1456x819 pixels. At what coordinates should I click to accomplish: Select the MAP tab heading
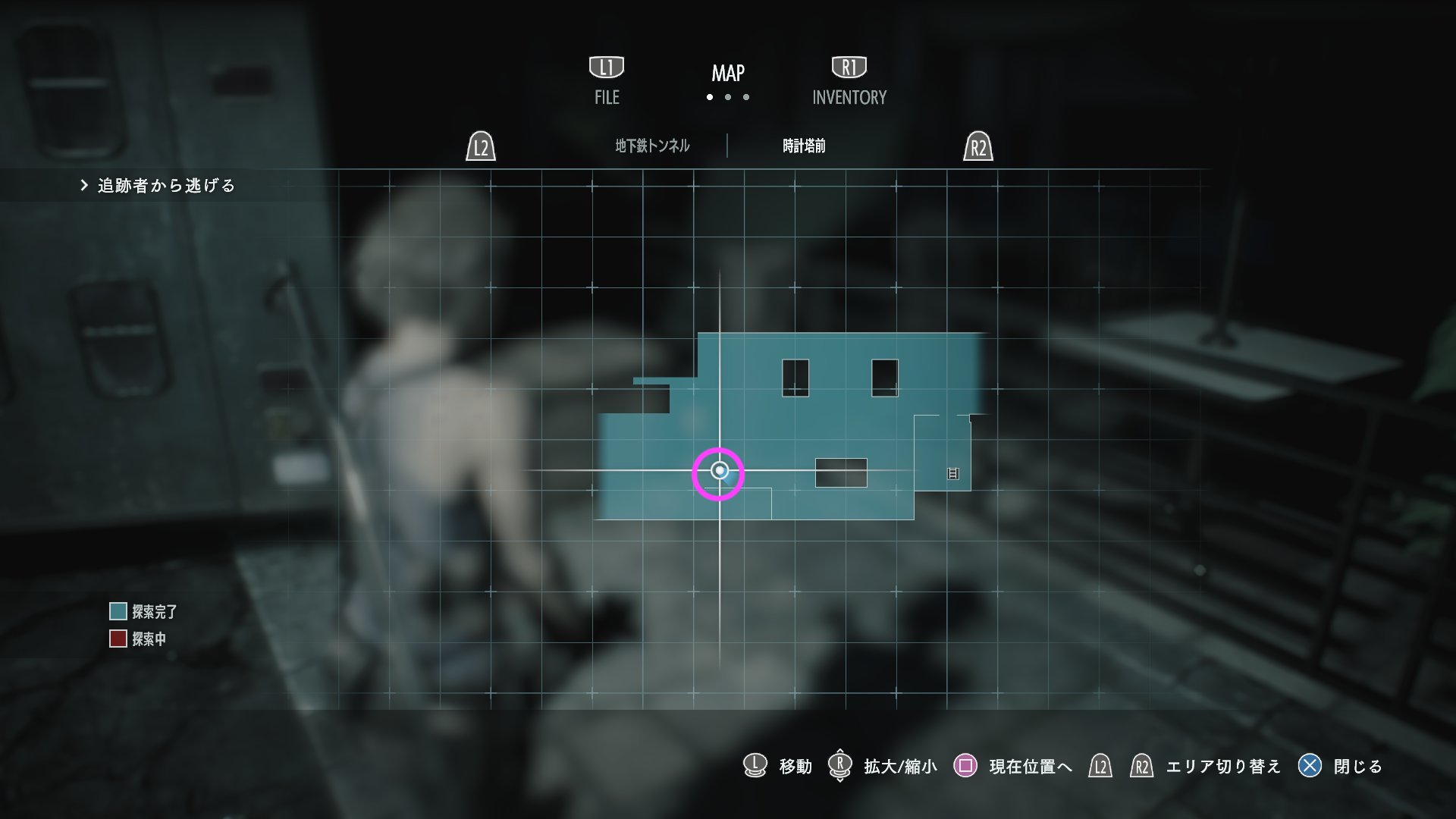point(728,74)
